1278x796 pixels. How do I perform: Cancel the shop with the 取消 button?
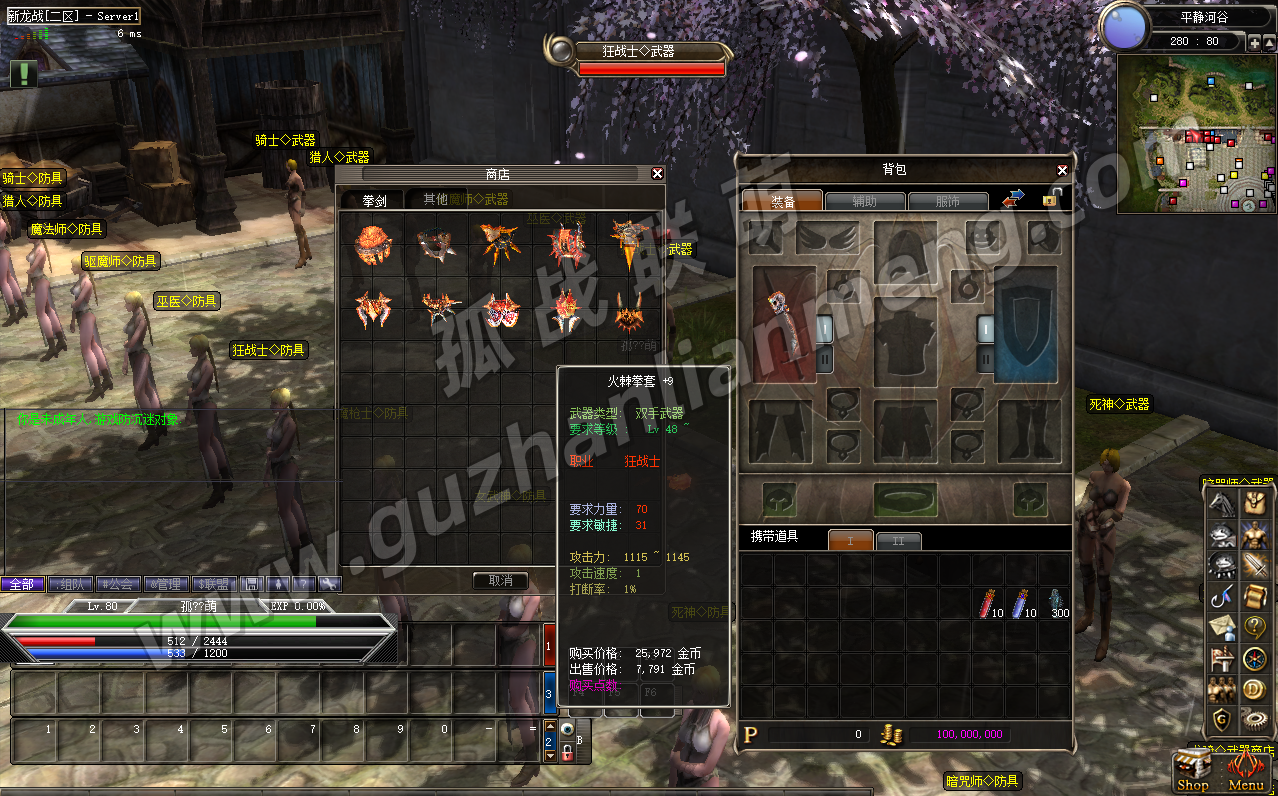pyautogui.click(x=500, y=581)
